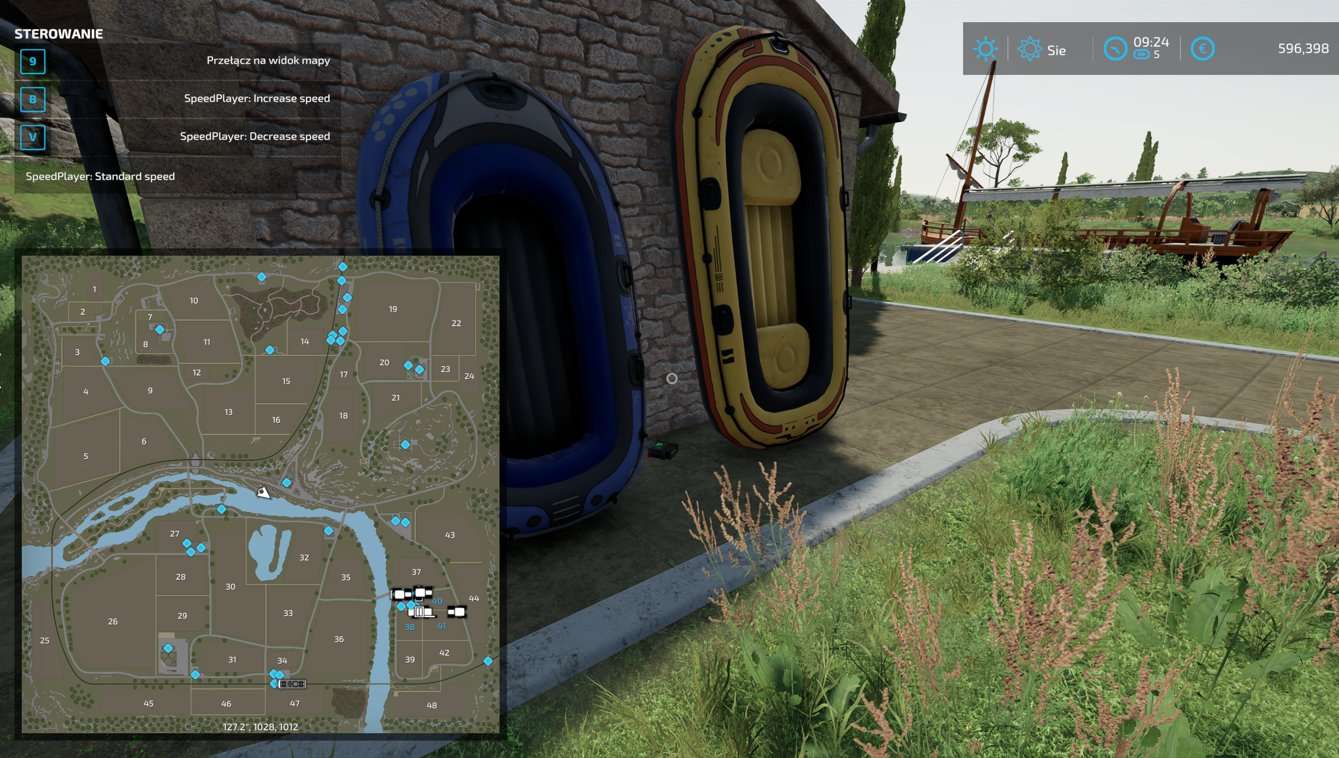Click the blue marker near field 20
The width and height of the screenshot is (1339, 758).
click(x=407, y=364)
